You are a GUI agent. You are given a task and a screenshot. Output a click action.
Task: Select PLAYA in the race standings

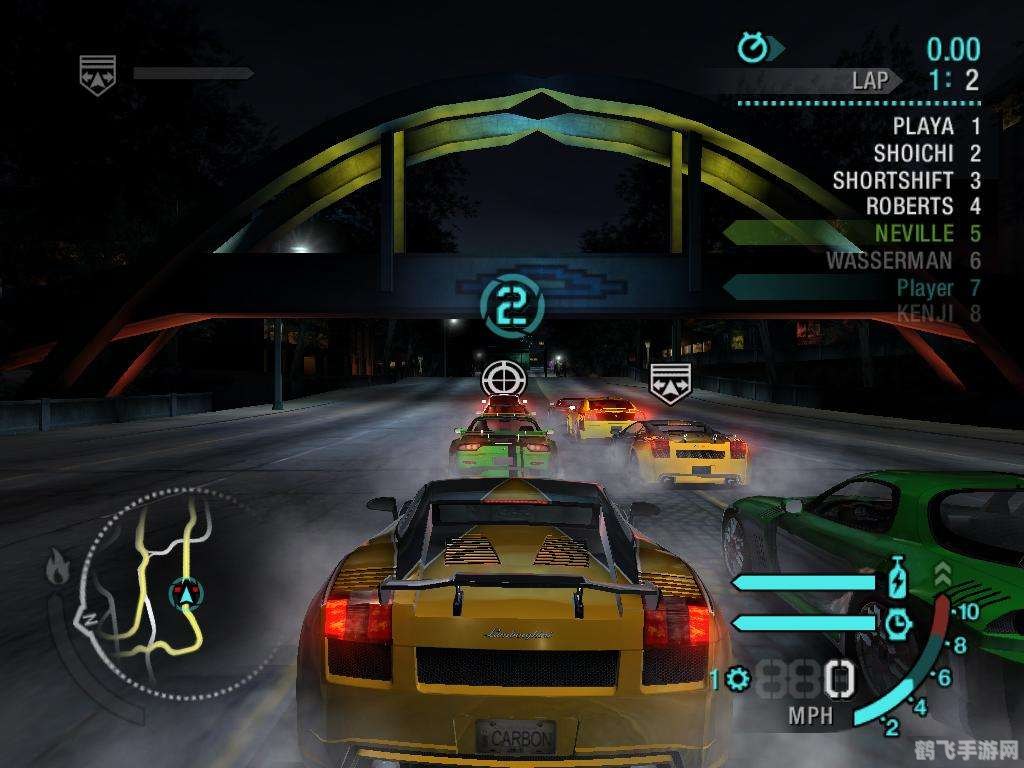tap(922, 126)
